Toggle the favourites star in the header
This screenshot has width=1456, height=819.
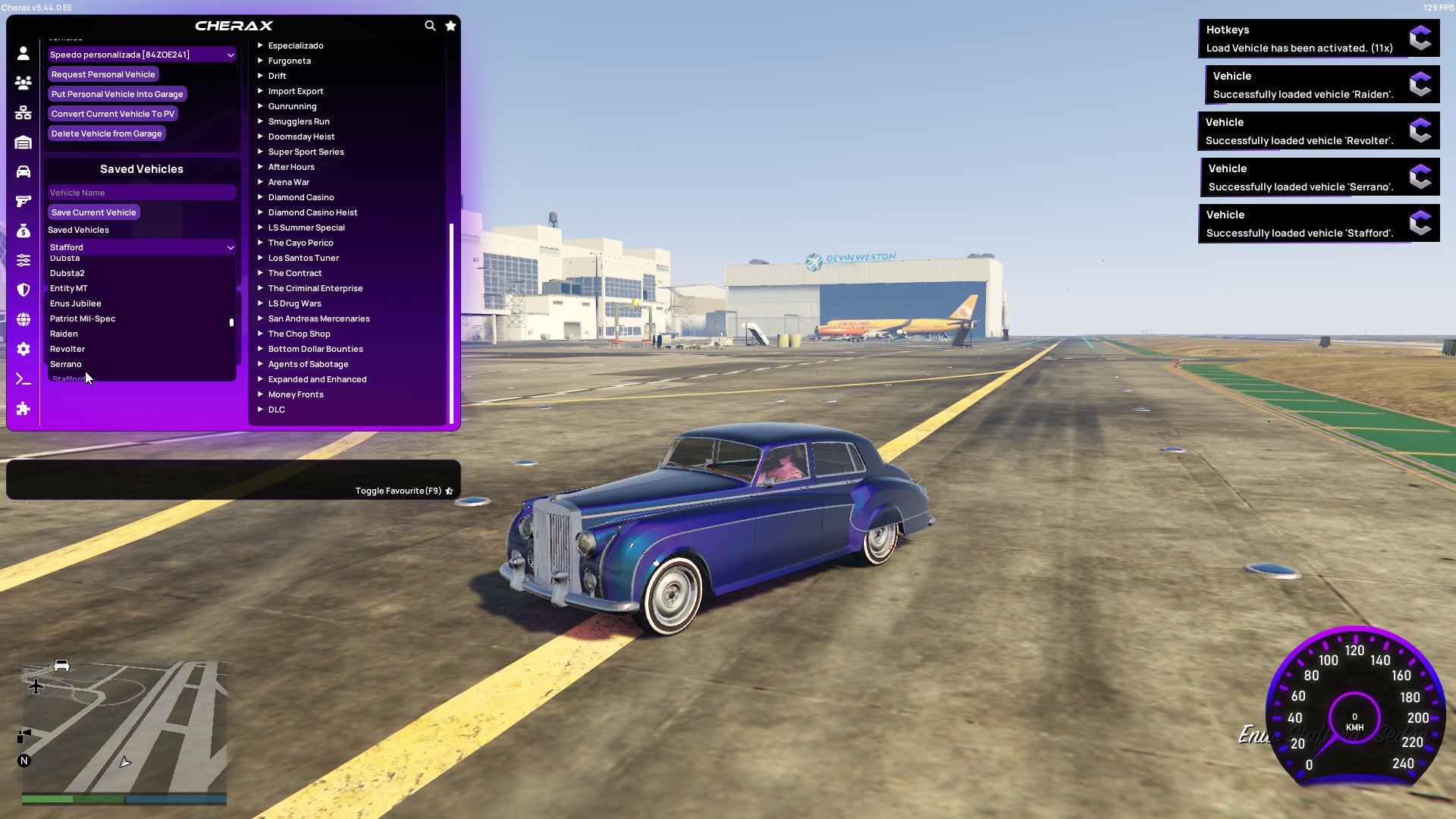click(450, 25)
